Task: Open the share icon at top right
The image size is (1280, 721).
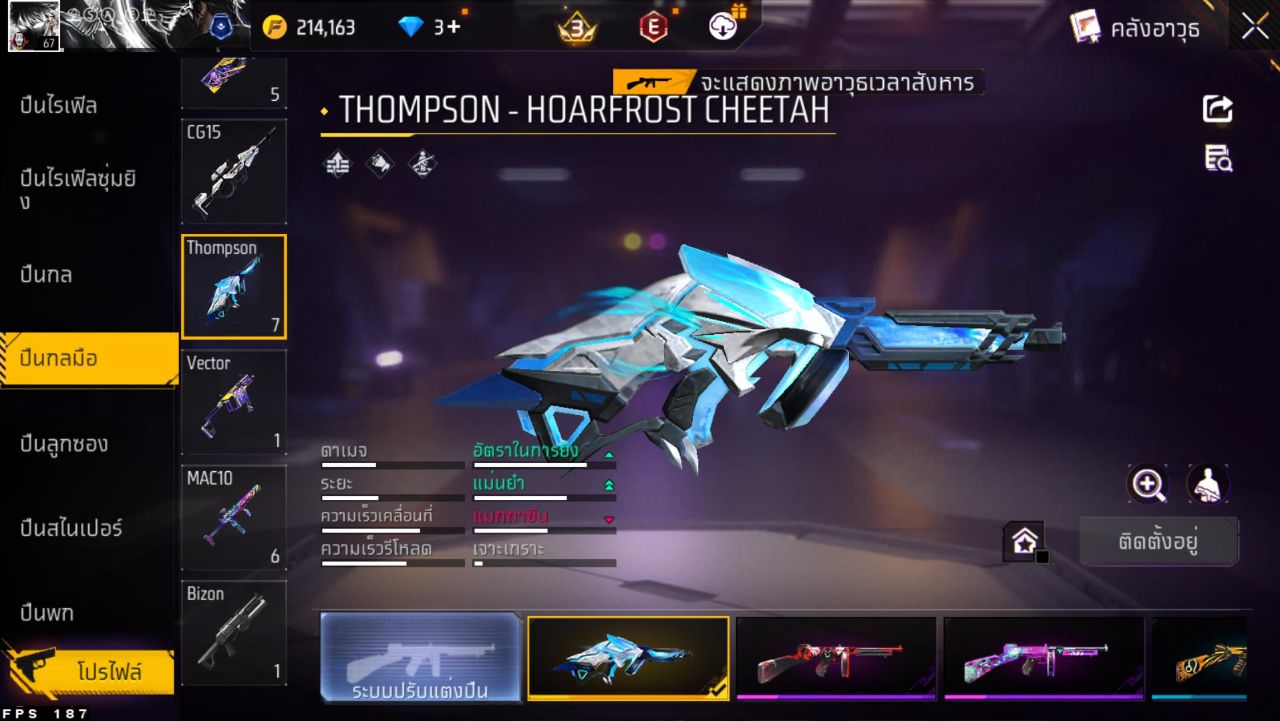Action: tap(1217, 110)
